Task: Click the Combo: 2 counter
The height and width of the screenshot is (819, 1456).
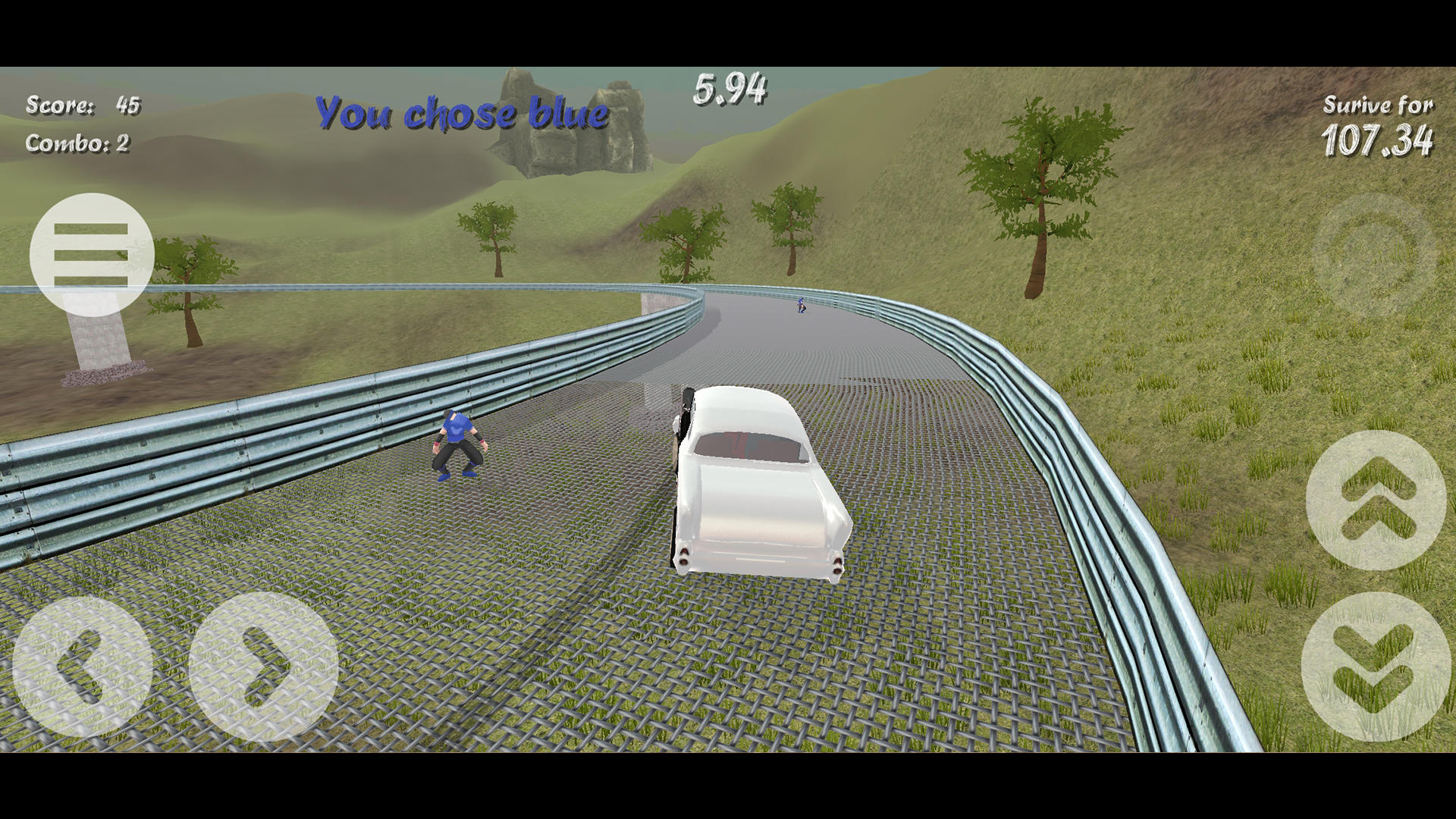Action: pyautogui.click(x=77, y=143)
